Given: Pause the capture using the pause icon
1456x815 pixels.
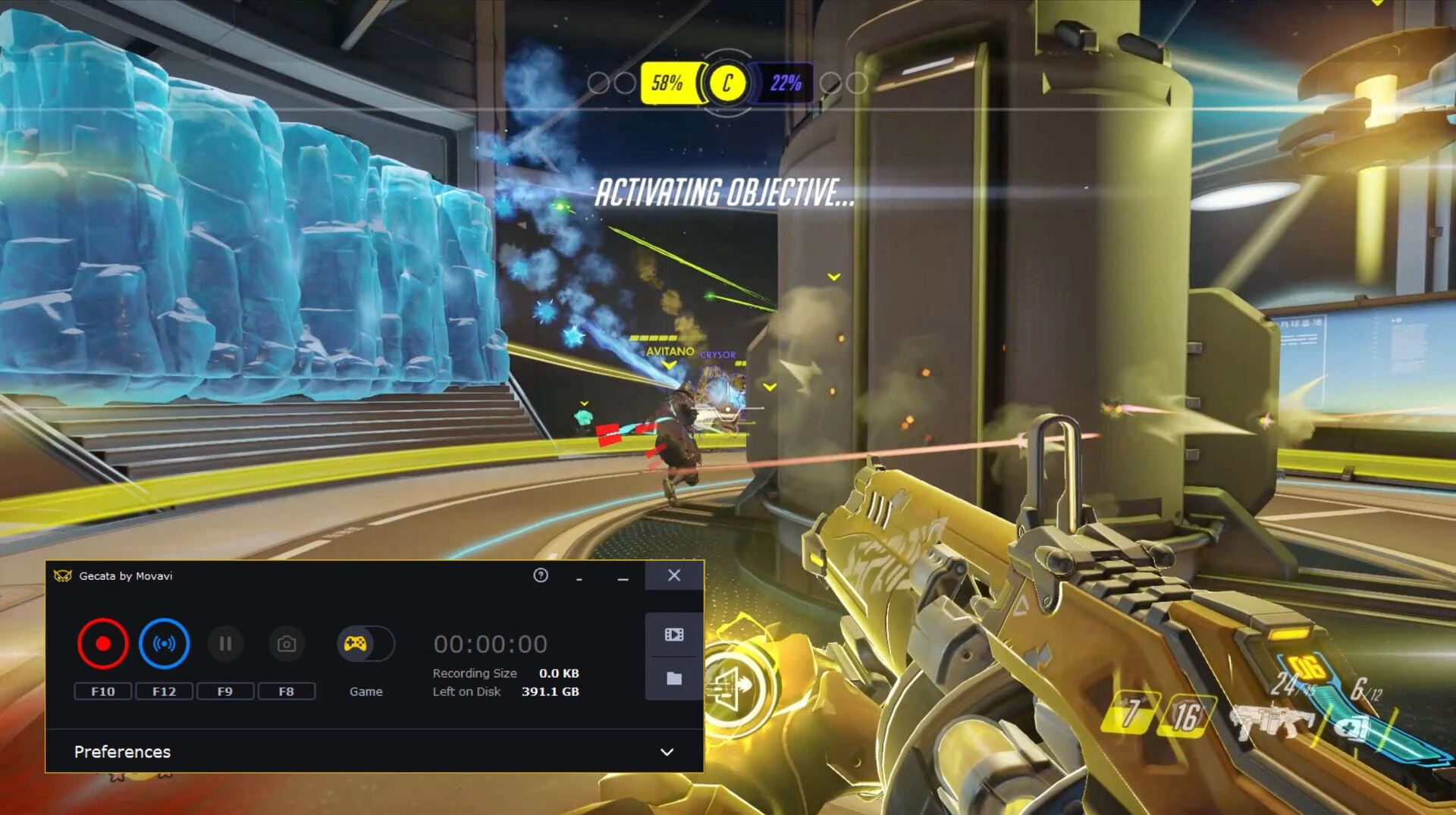Looking at the screenshot, I should [x=225, y=644].
